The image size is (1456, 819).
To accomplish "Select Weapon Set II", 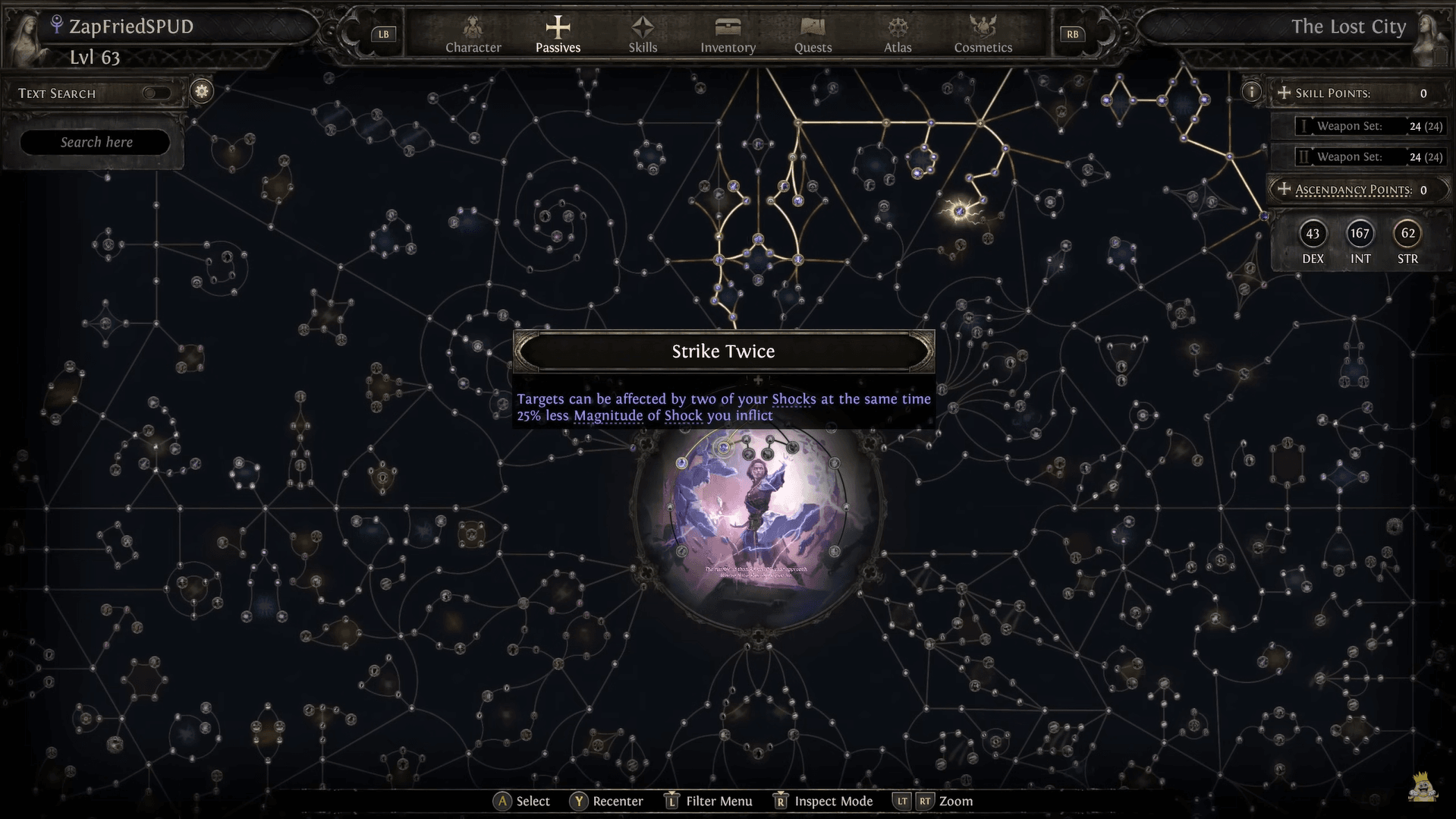I will coord(1359,156).
